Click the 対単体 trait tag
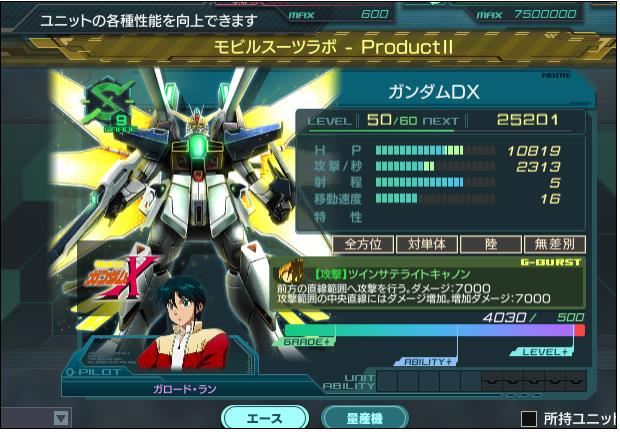Image resolution: width=620 pixels, height=432 pixels. pyautogui.click(x=427, y=243)
